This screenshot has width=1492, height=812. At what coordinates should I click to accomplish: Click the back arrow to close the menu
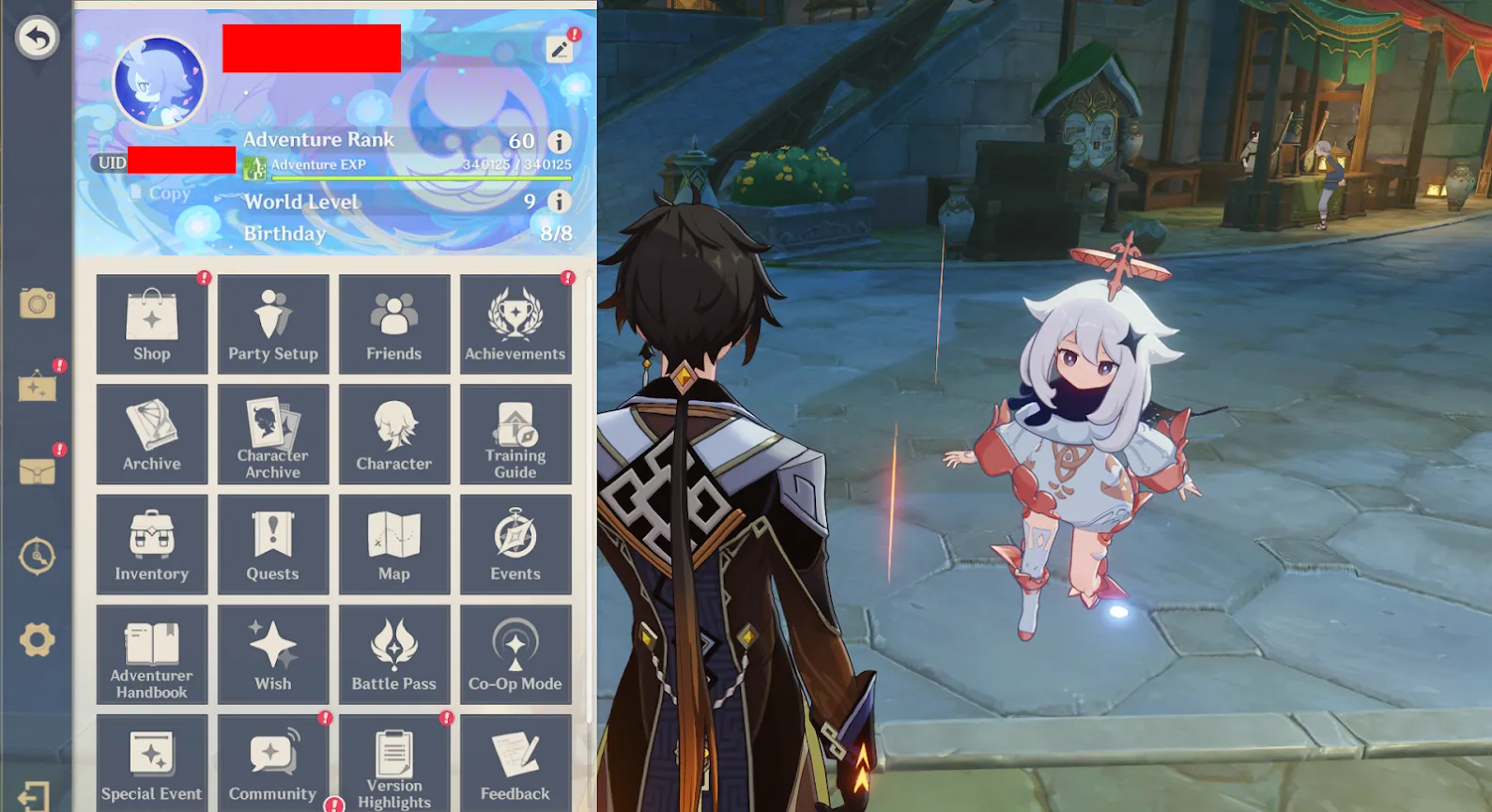(38, 38)
